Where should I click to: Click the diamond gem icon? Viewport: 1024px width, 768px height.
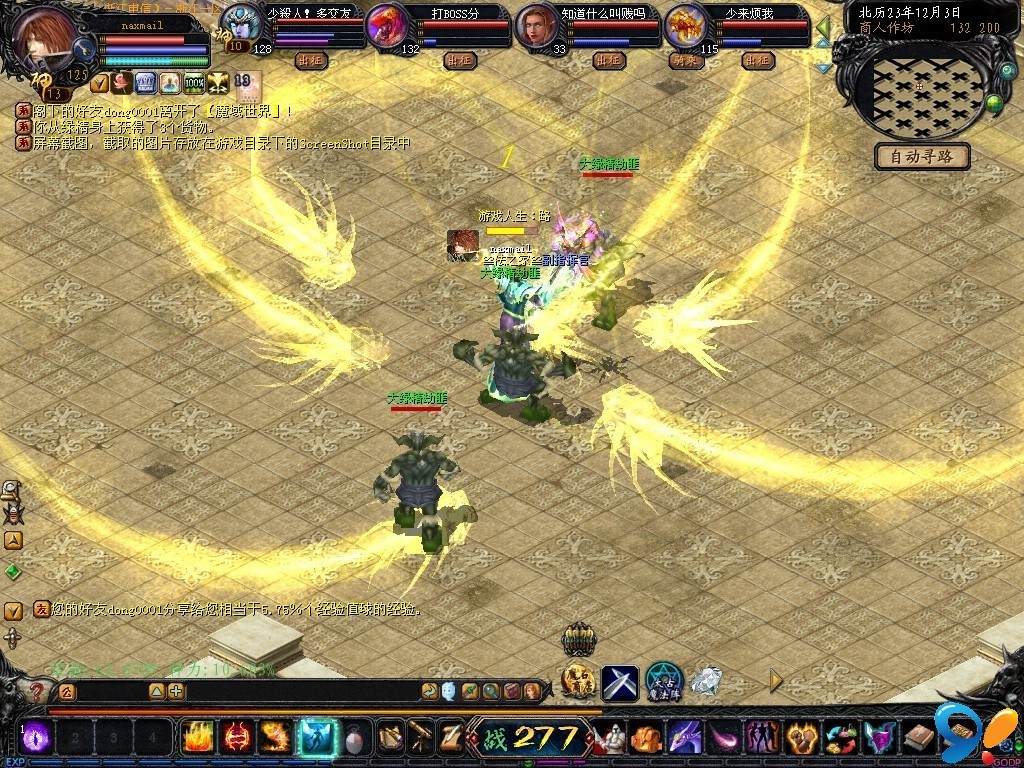tap(706, 681)
